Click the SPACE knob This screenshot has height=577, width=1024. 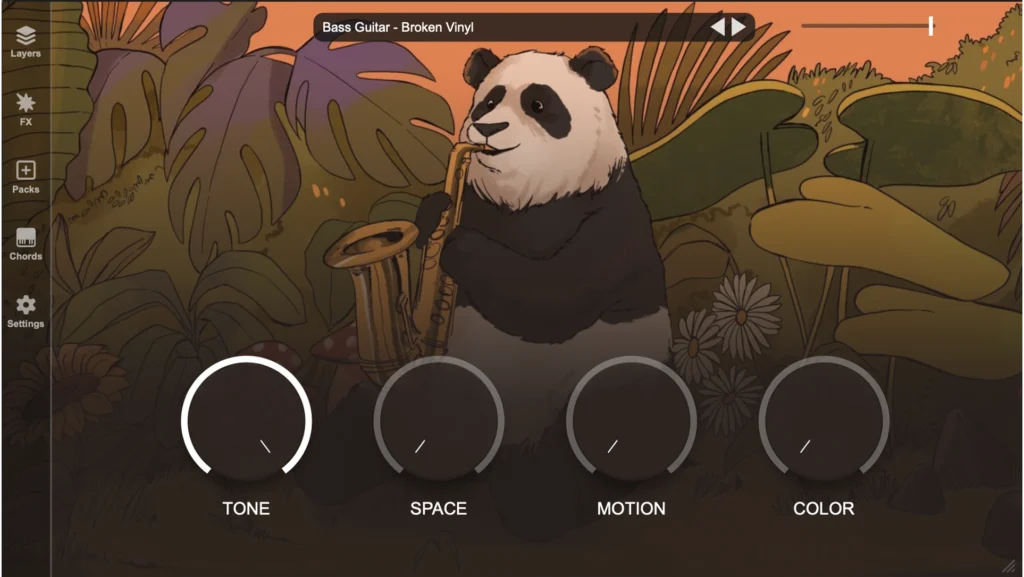439,420
